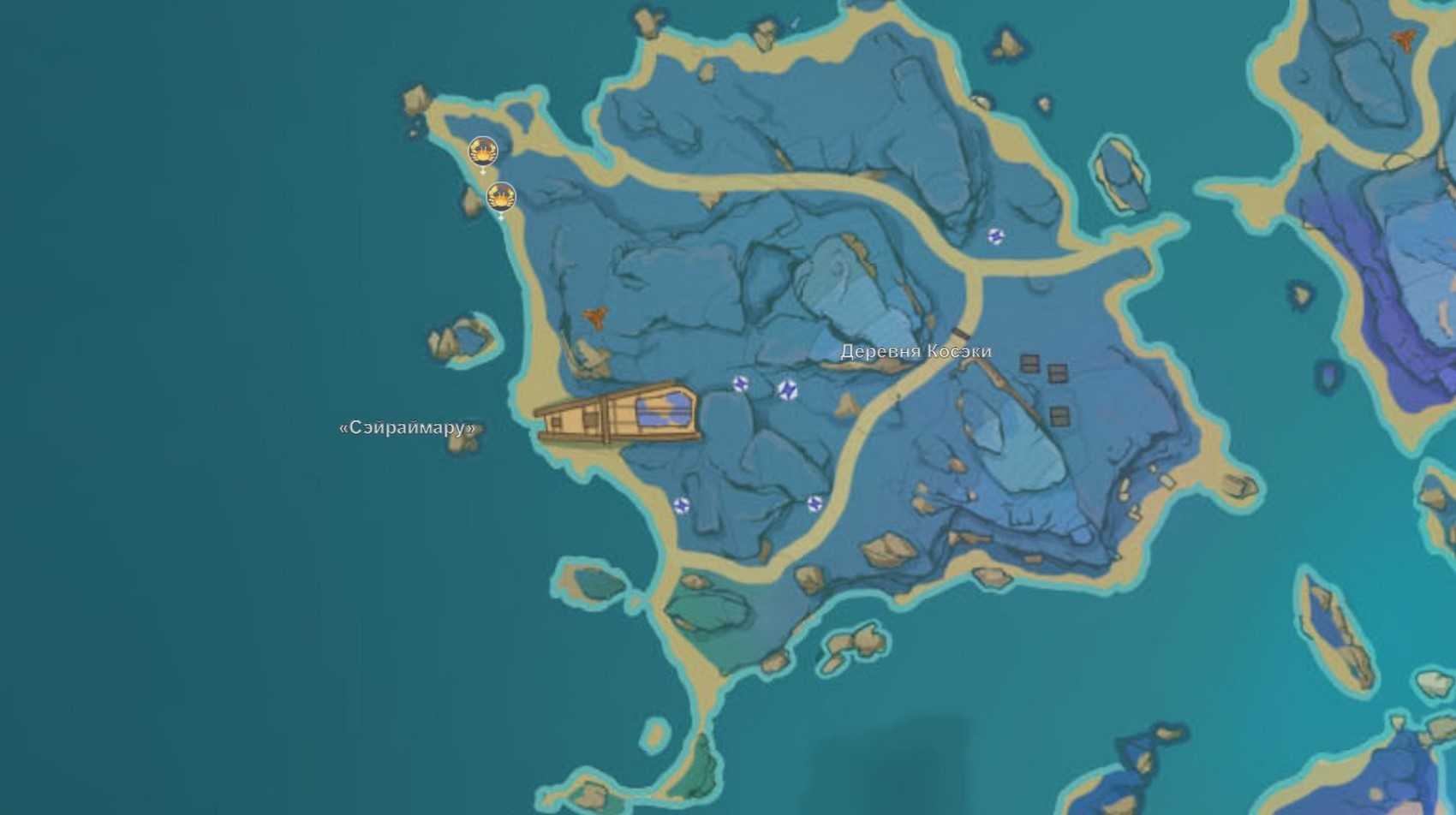This screenshot has width=1456, height=815.
Task: Open the crab marker farther down the west coast
Action: (x=501, y=198)
